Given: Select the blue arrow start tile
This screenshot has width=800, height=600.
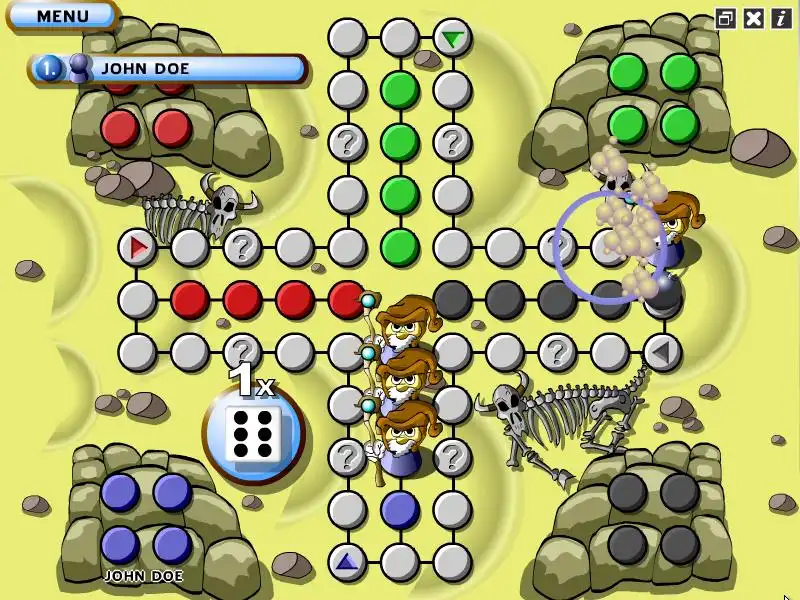Looking at the screenshot, I should pos(347,562).
